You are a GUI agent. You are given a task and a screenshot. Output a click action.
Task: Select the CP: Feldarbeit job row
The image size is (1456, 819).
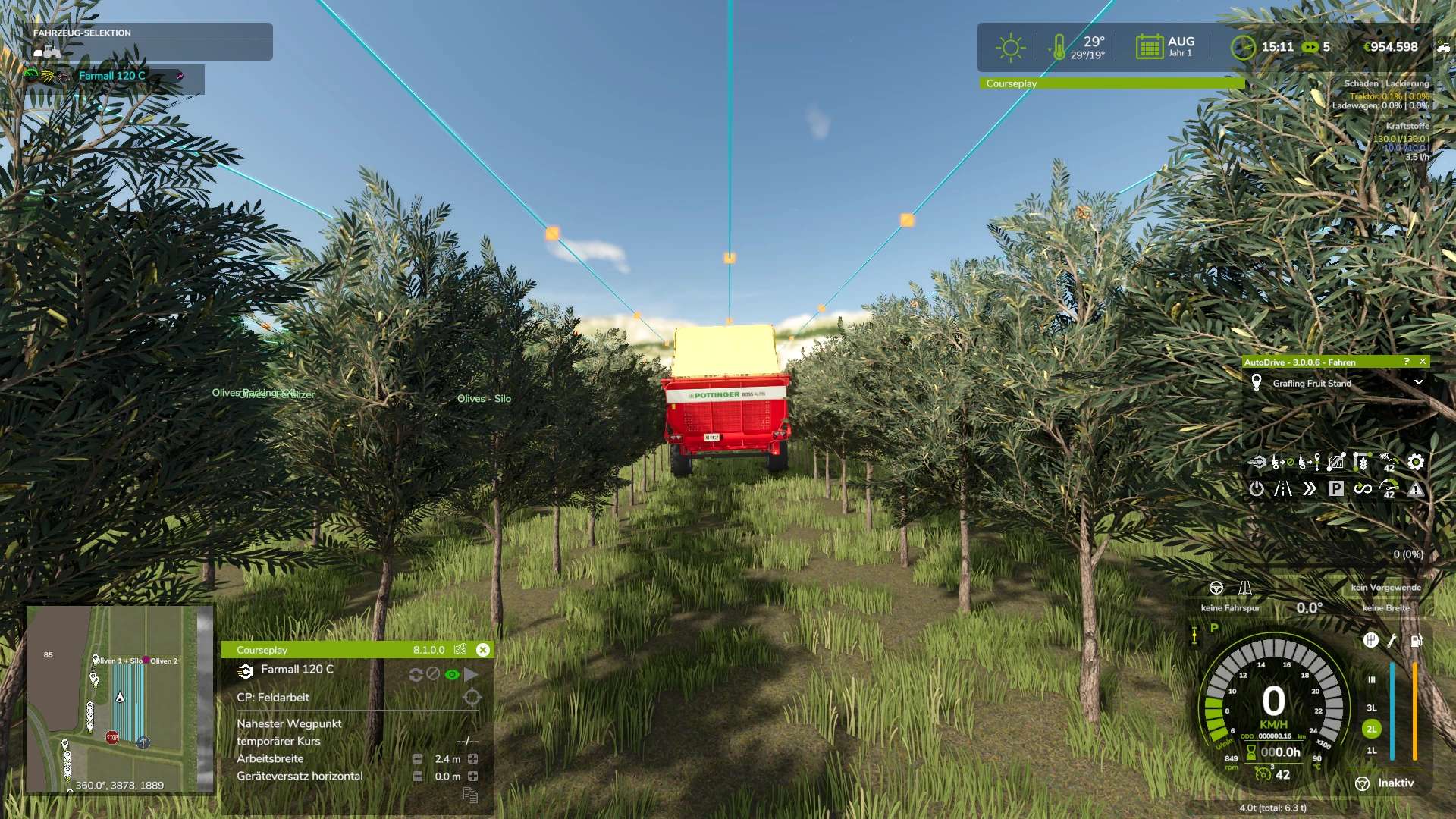pyautogui.click(x=273, y=698)
